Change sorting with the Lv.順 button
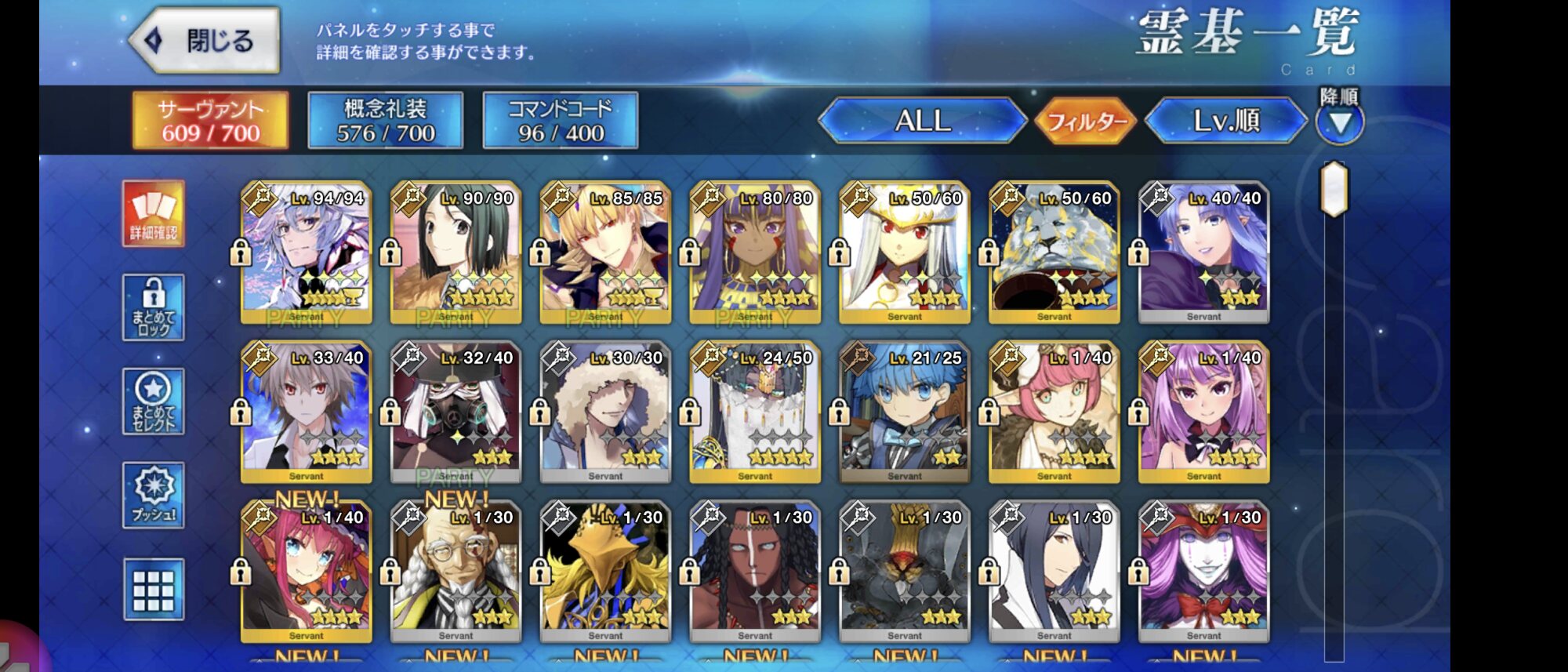 (x=1225, y=121)
